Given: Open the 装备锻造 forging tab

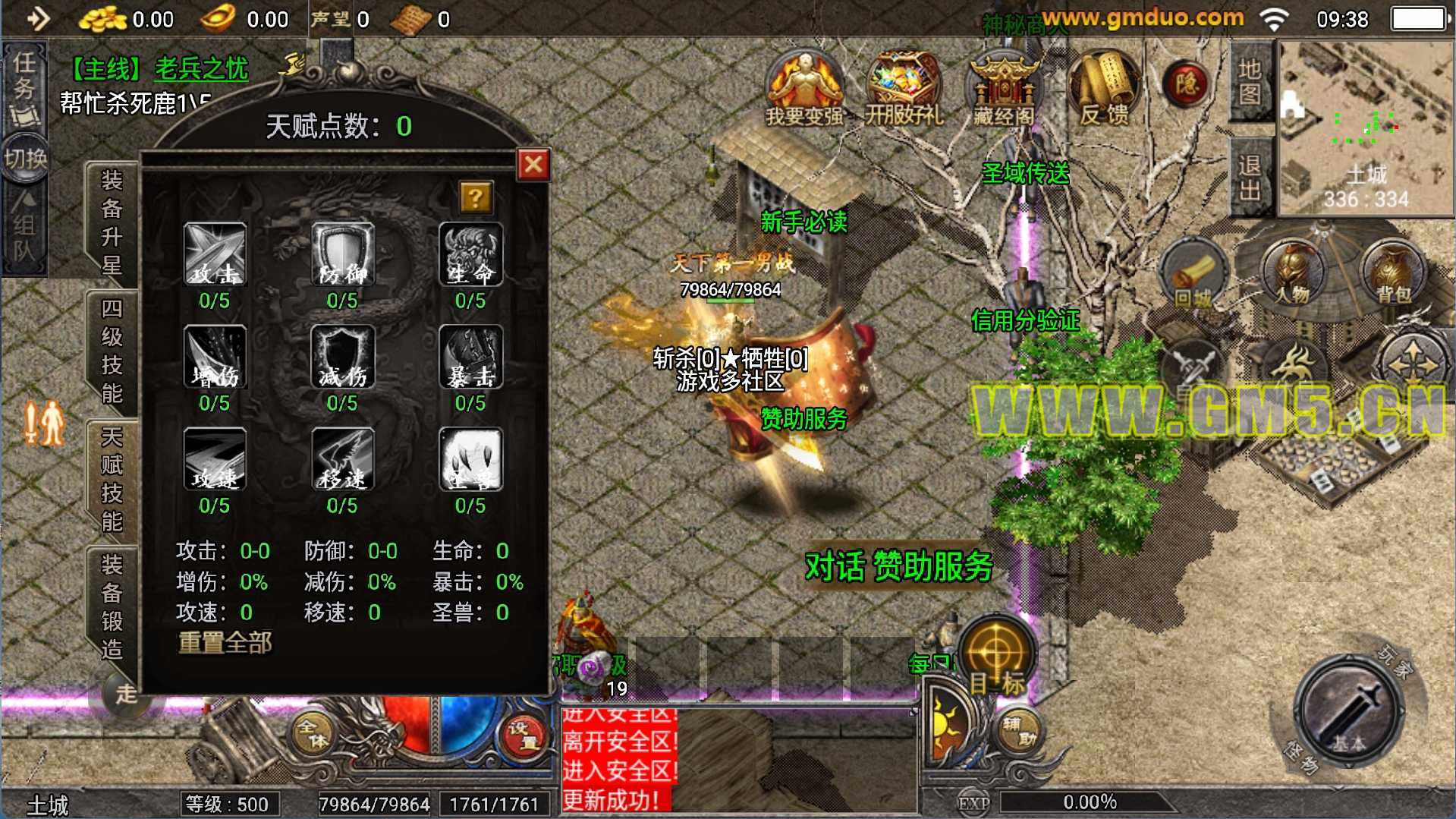Looking at the screenshot, I should tap(112, 607).
